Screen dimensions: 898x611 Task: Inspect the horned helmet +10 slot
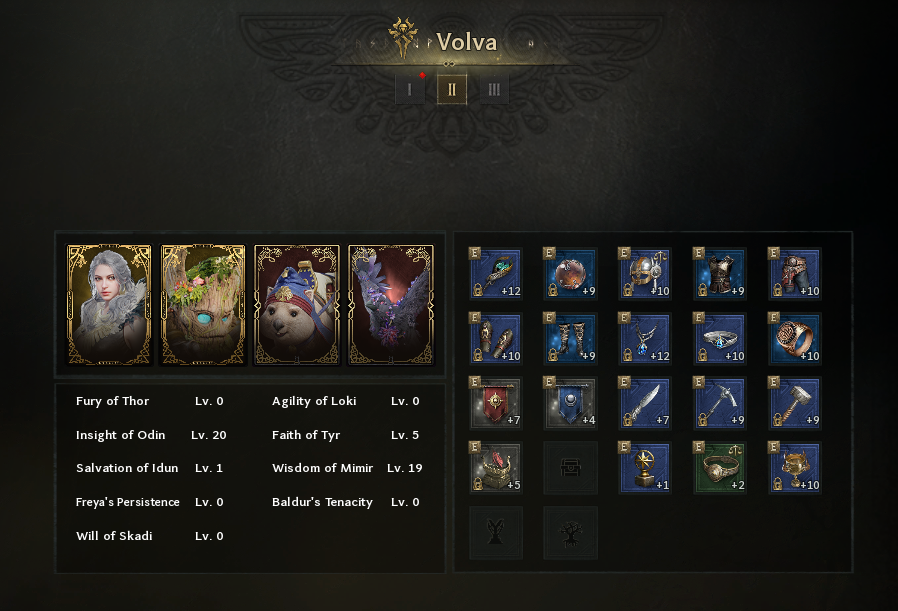coord(645,274)
